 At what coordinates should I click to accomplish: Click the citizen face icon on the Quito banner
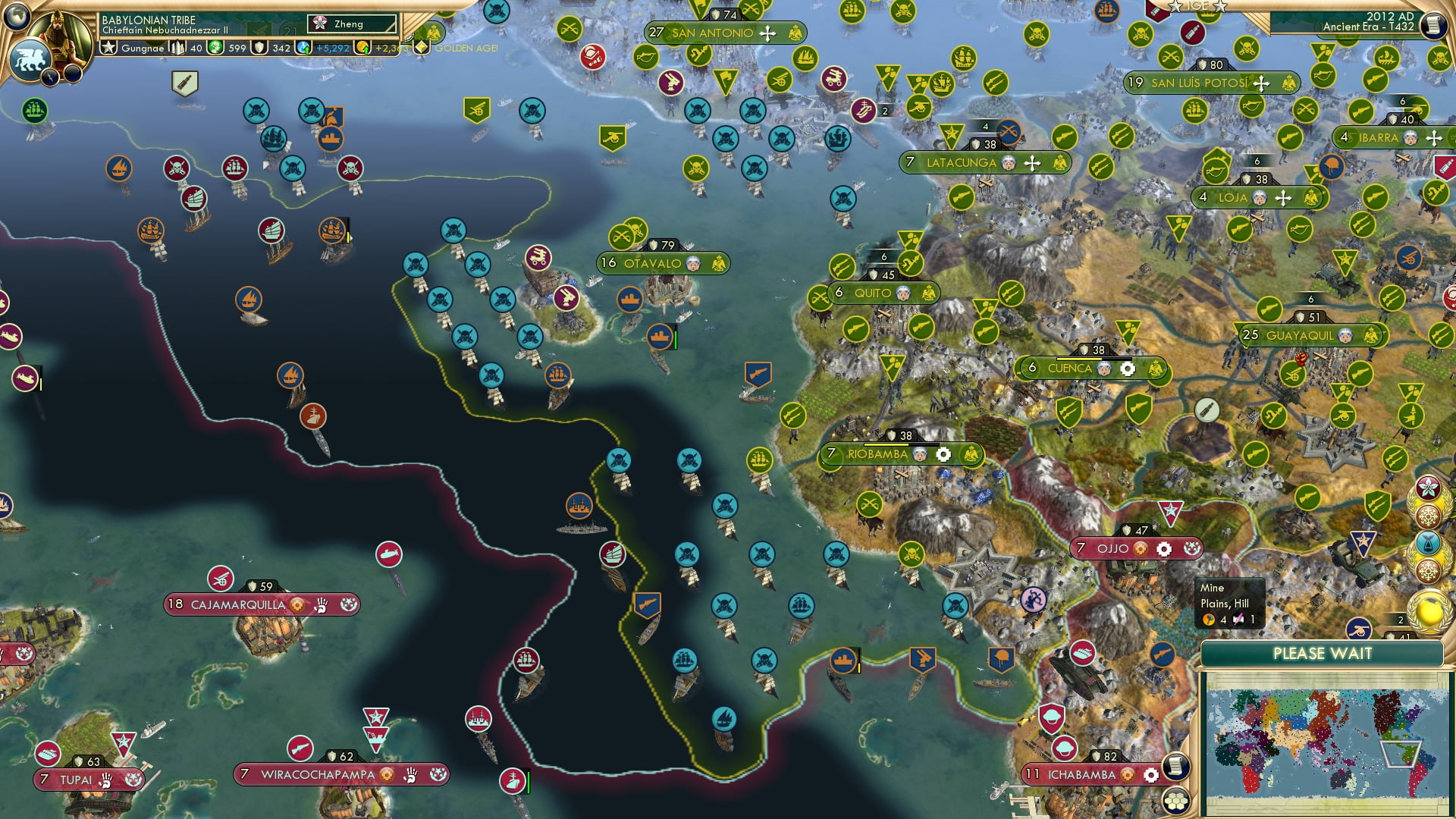point(904,292)
